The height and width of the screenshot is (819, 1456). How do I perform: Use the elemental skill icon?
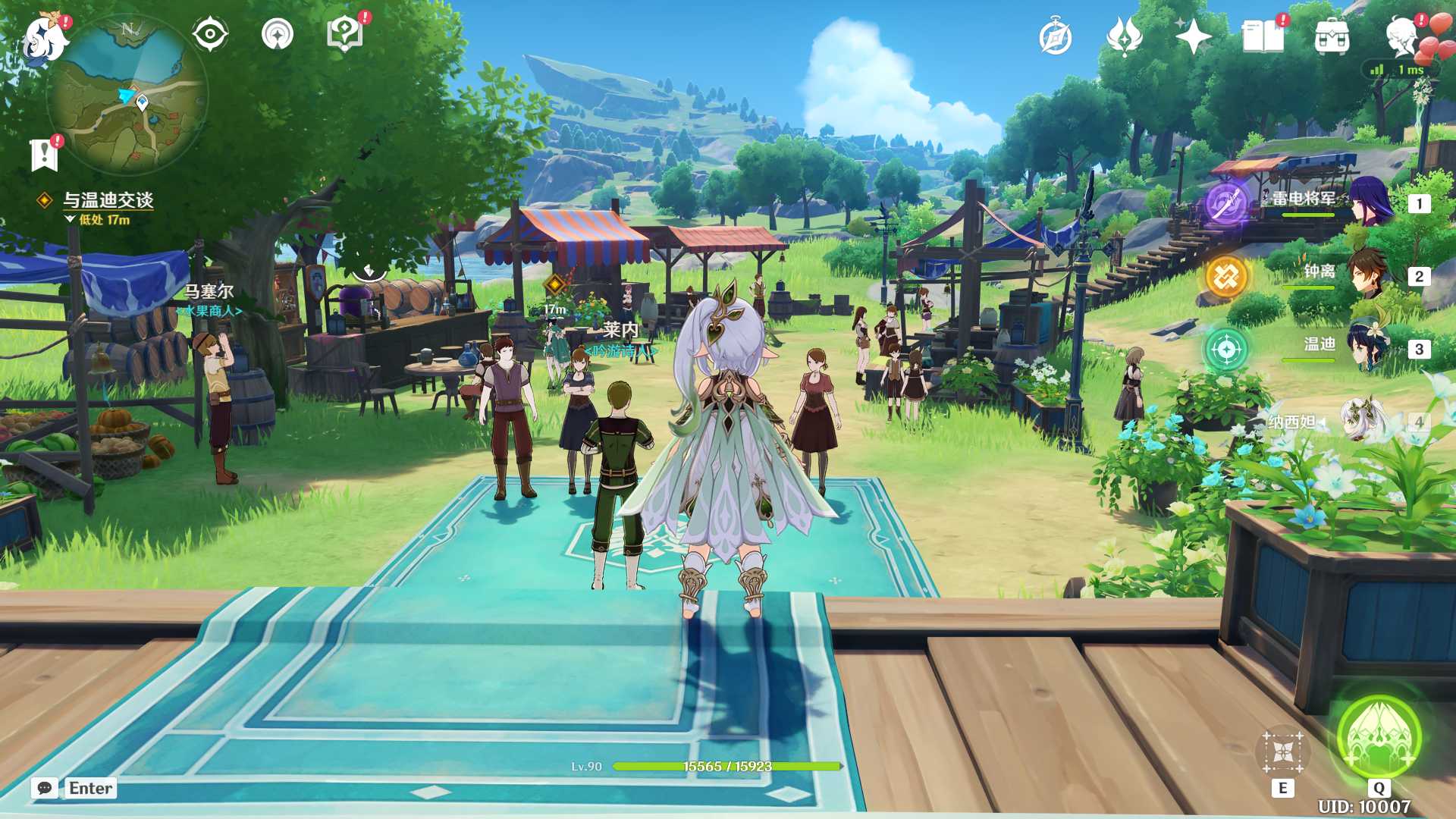[x=1282, y=752]
